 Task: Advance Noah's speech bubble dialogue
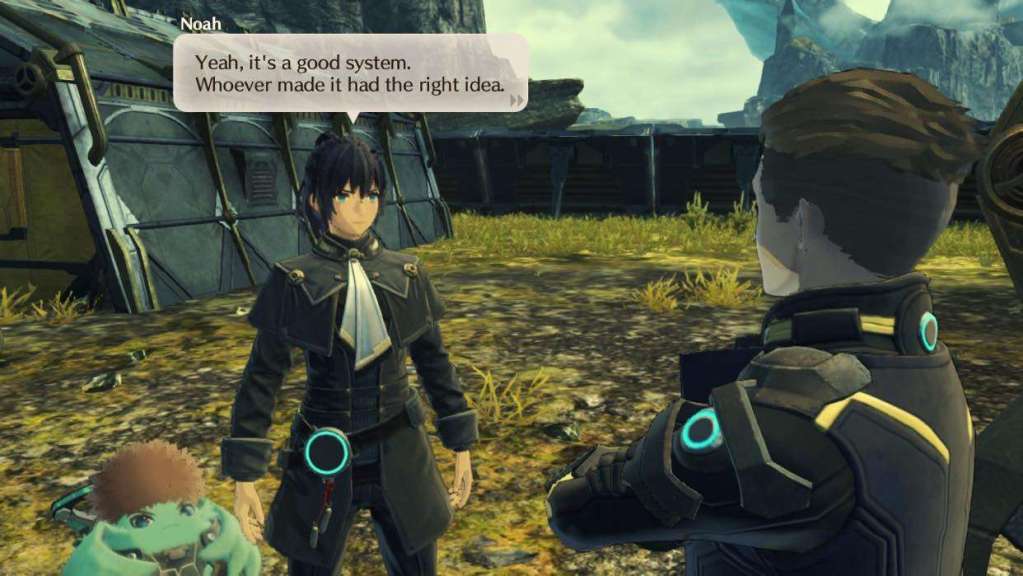349,73
